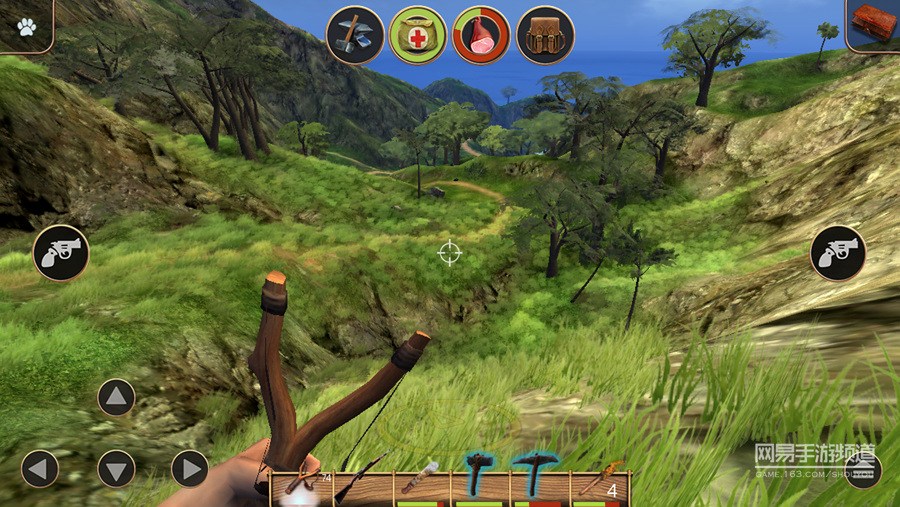This screenshot has height=507, width=900.
Task: Open the leather backpack inventory
Action: 545,35
